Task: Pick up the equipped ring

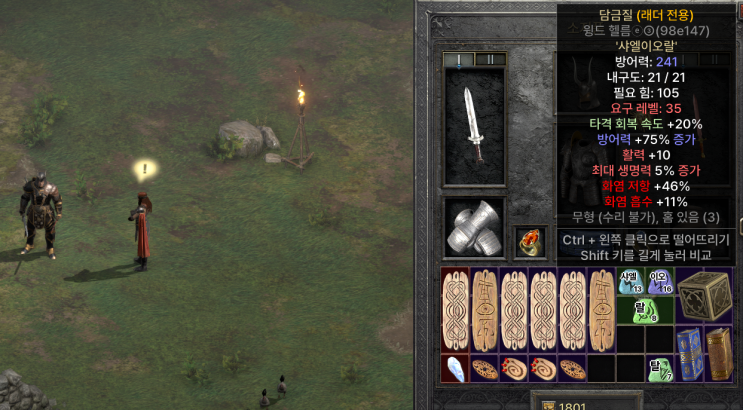Action: (x=530, y=241)
